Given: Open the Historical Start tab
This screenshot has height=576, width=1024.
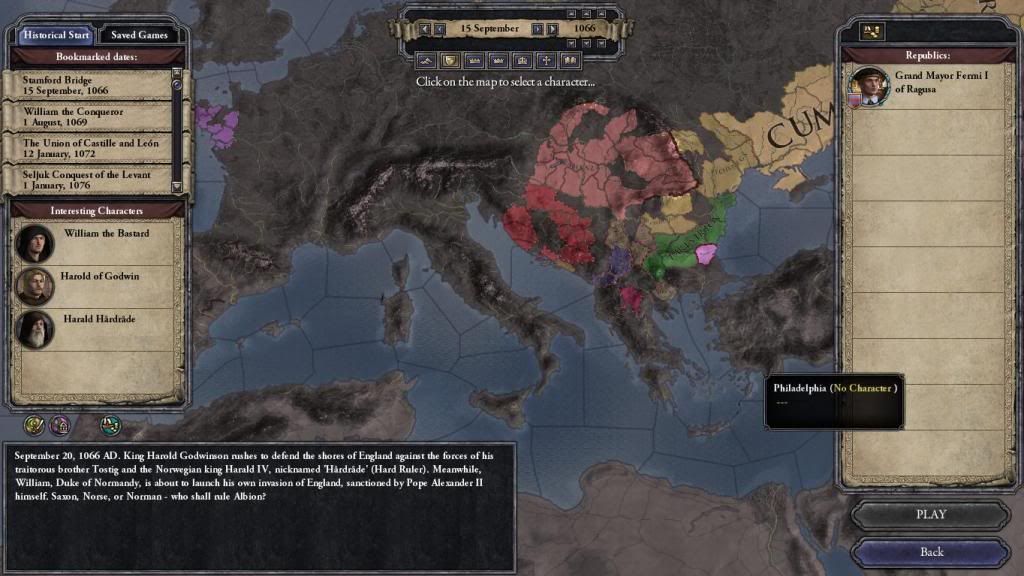Looking at the screenshot, I should (x=56, y=34).
